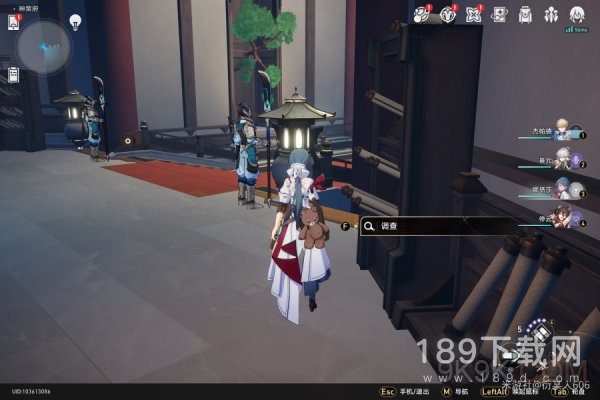Viewport: 600px width, 400px height.
Task: Open the mission log clipboard icon
Action: (14, 75)
